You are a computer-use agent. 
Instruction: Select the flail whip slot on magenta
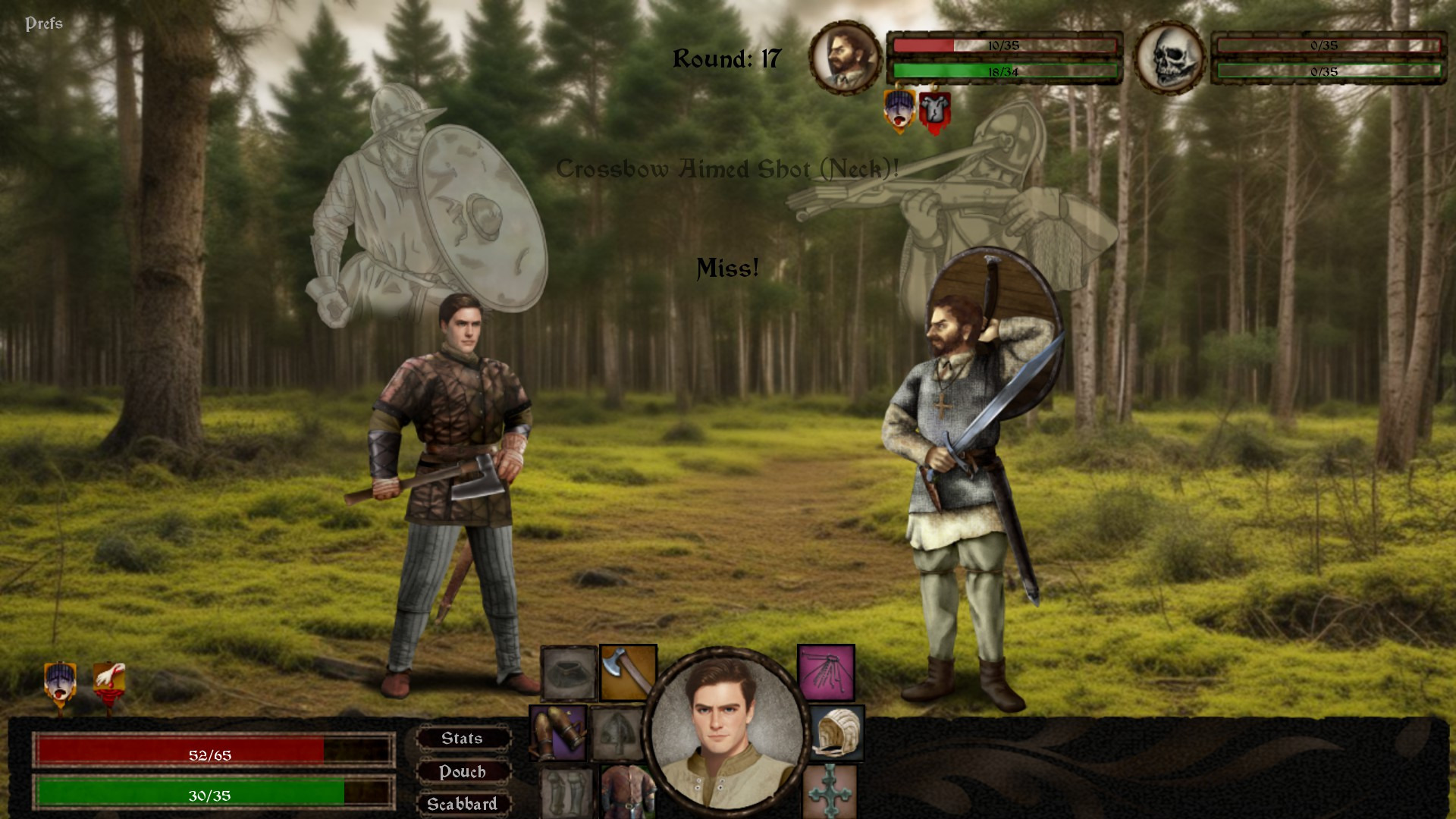point(826,673)
